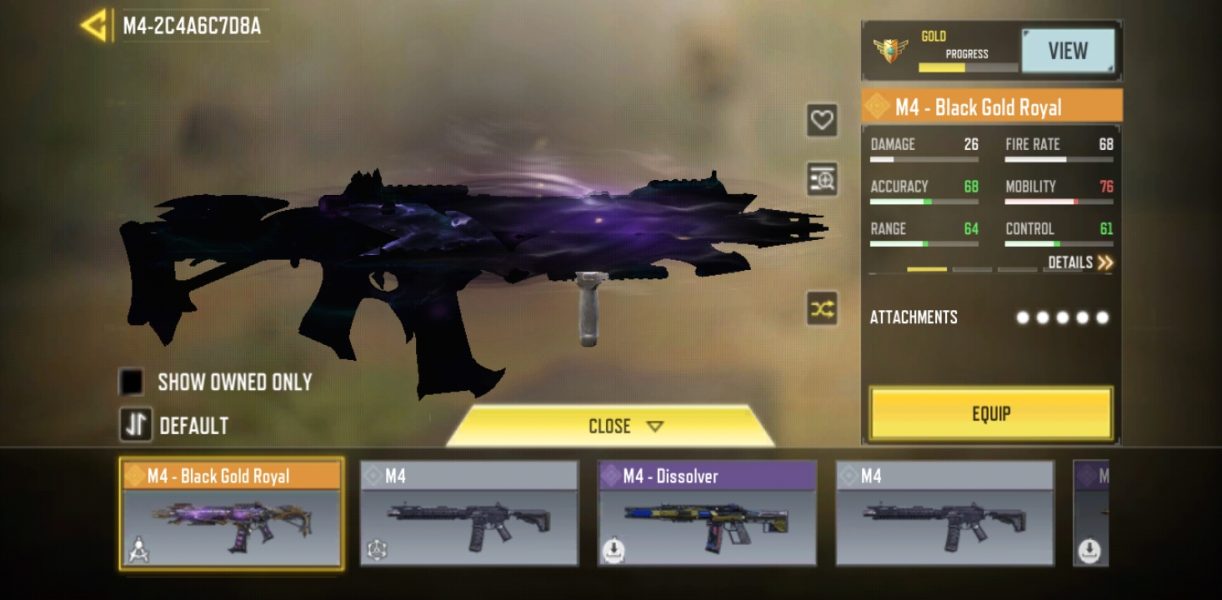Equip the M4 Black Gold Royal
This screenshot has height=600, width=1222.
click(990, 413)
